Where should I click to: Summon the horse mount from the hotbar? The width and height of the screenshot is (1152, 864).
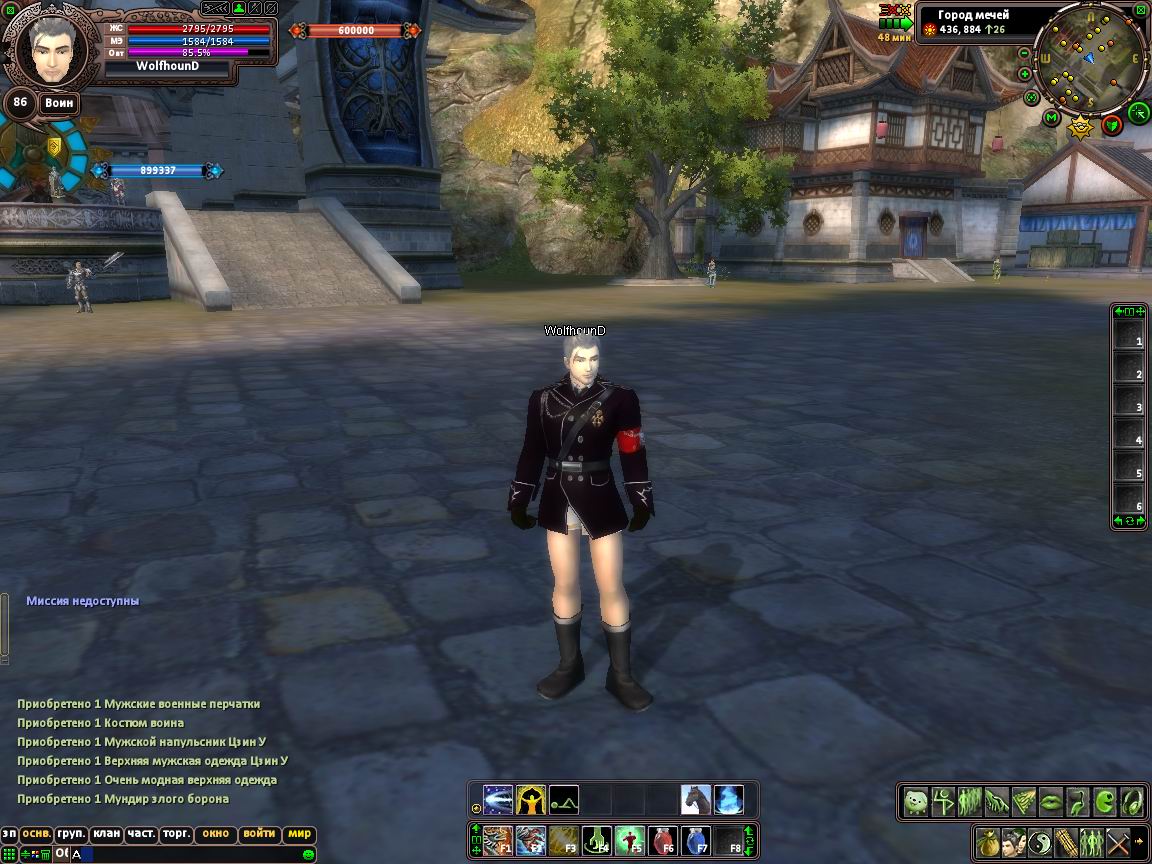696,800
